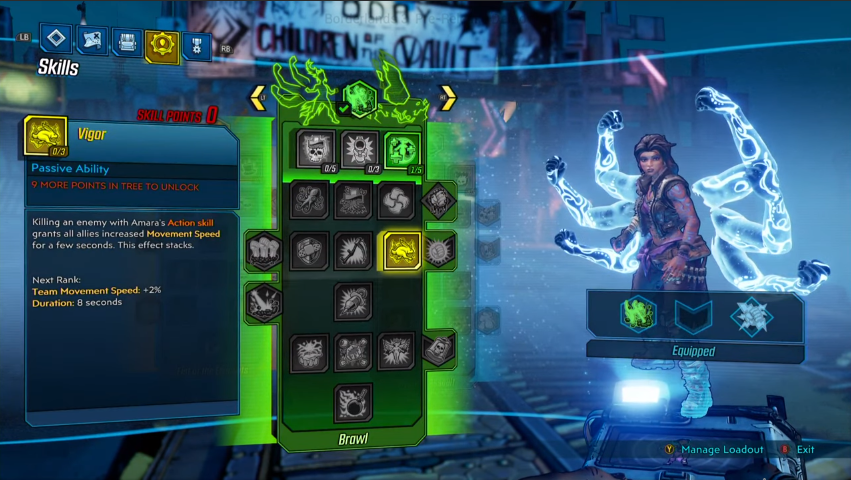Screen dimensions: 851x480
Task: Select the pinwheel swirl skill icon
Action: click(x=396, y=201)
